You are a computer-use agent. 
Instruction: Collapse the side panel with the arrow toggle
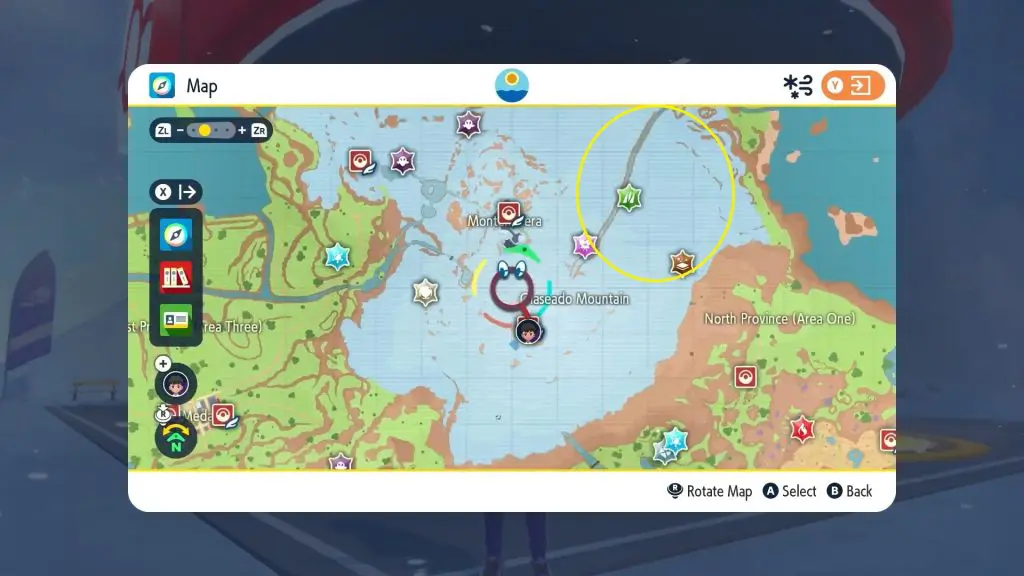(x=176, y=192)
